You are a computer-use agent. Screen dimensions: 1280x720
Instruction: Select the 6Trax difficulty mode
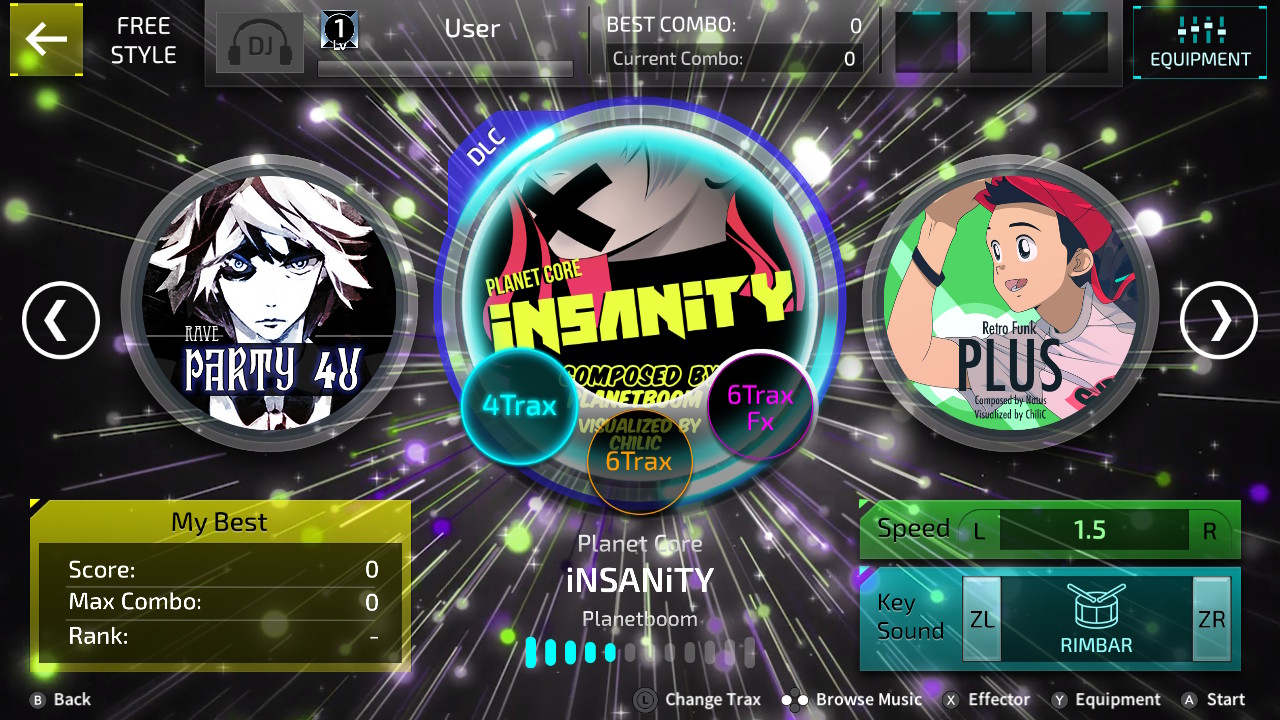[x=640, y=462]
